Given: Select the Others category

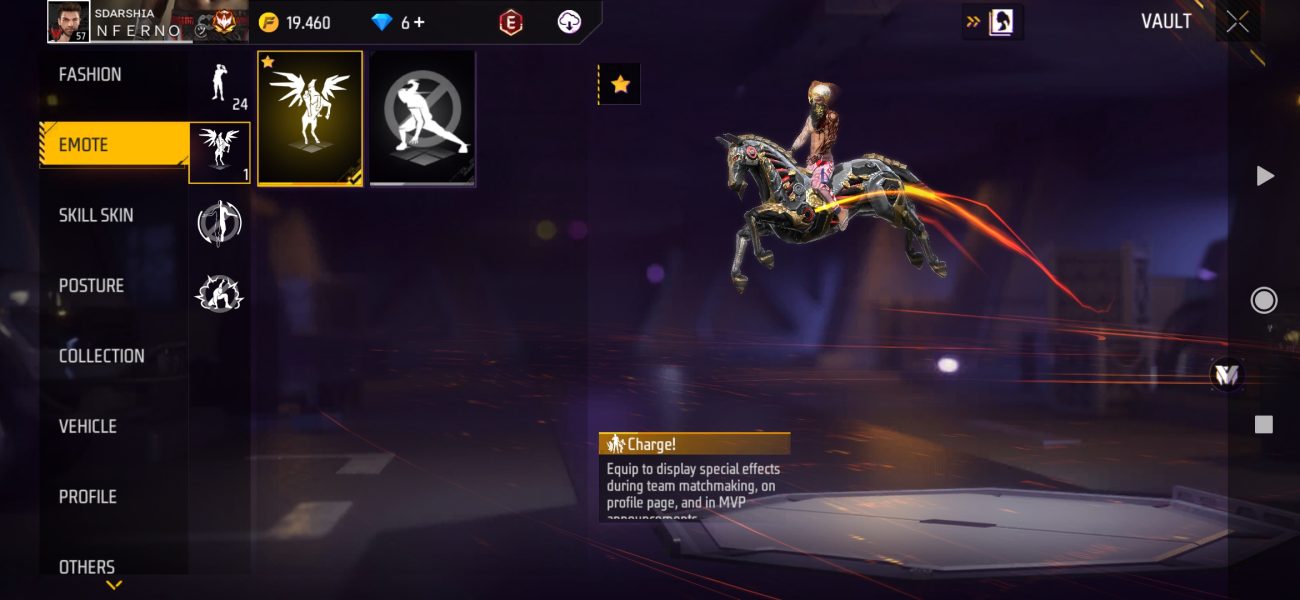Looking at the screenshot, I should pyautogui.click(x=87, y=566).
